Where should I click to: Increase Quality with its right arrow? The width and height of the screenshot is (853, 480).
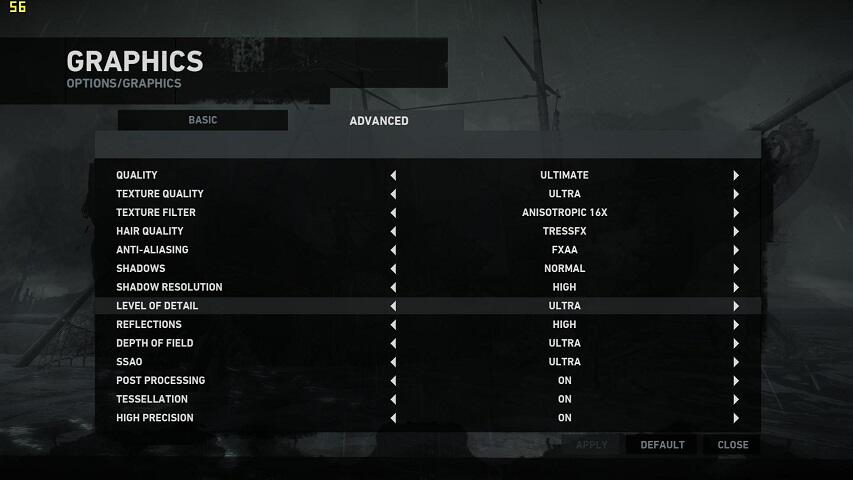(736, 176)
